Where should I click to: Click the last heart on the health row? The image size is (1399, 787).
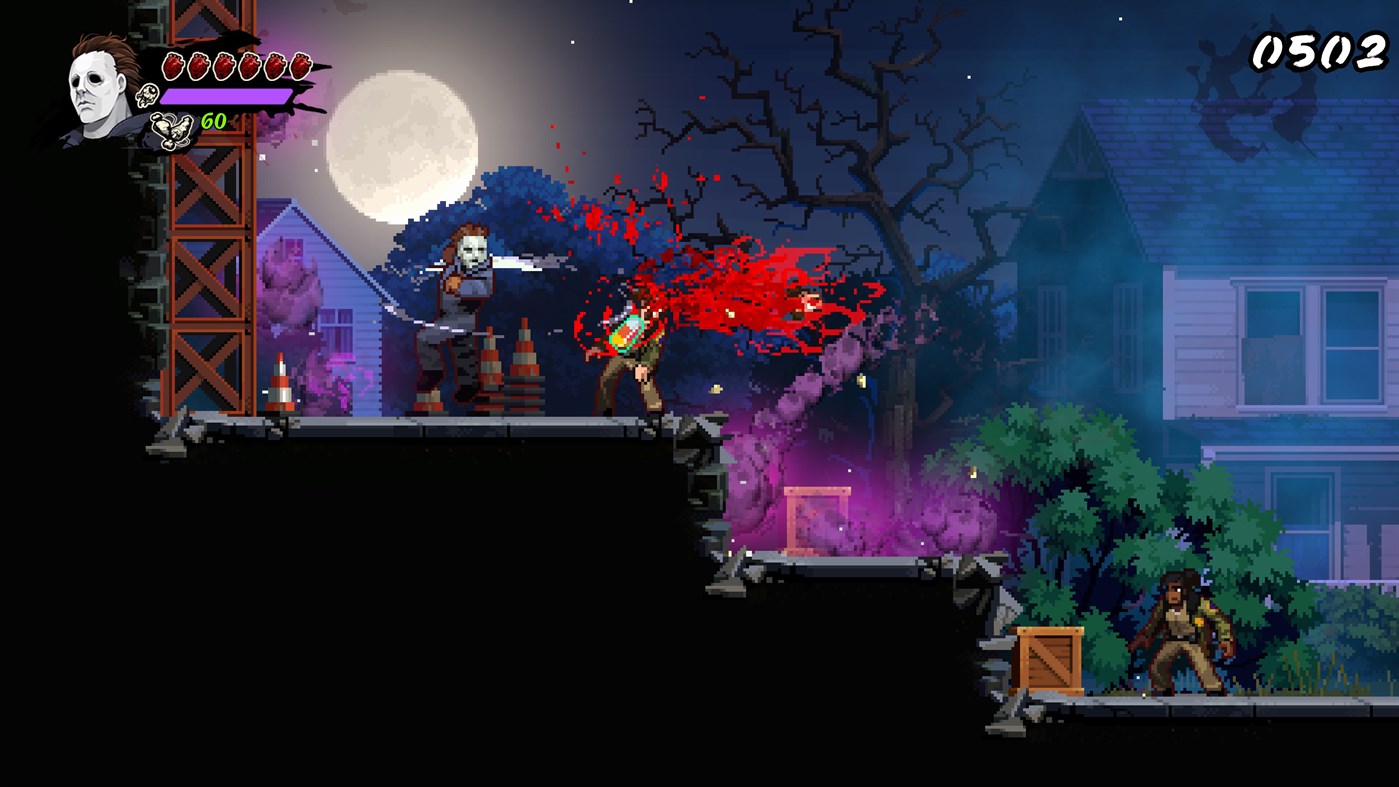(302, 64)
